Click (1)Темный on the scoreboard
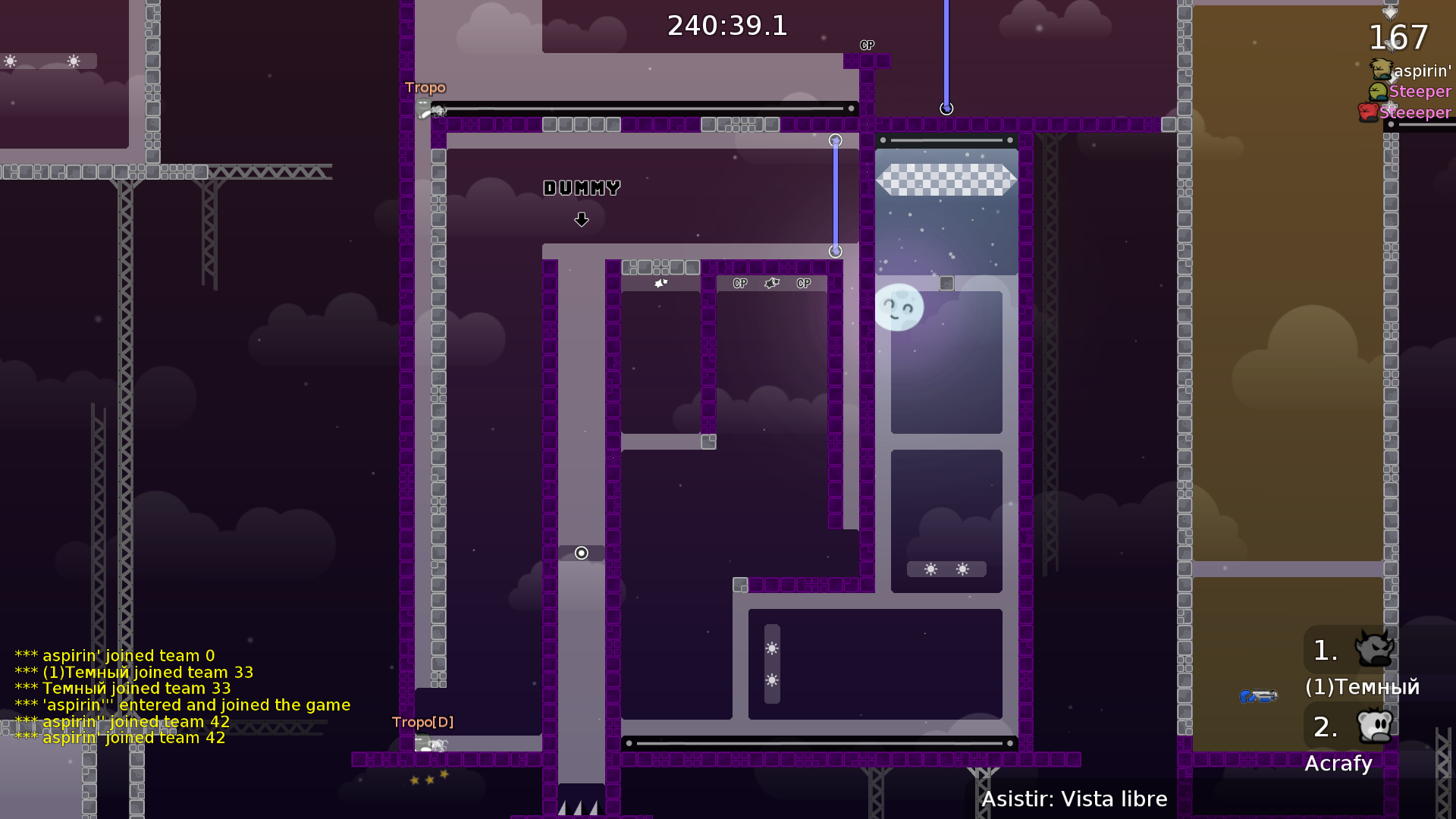Image resolution: width=1456 pixels, height=819 pixels. 1361,687
